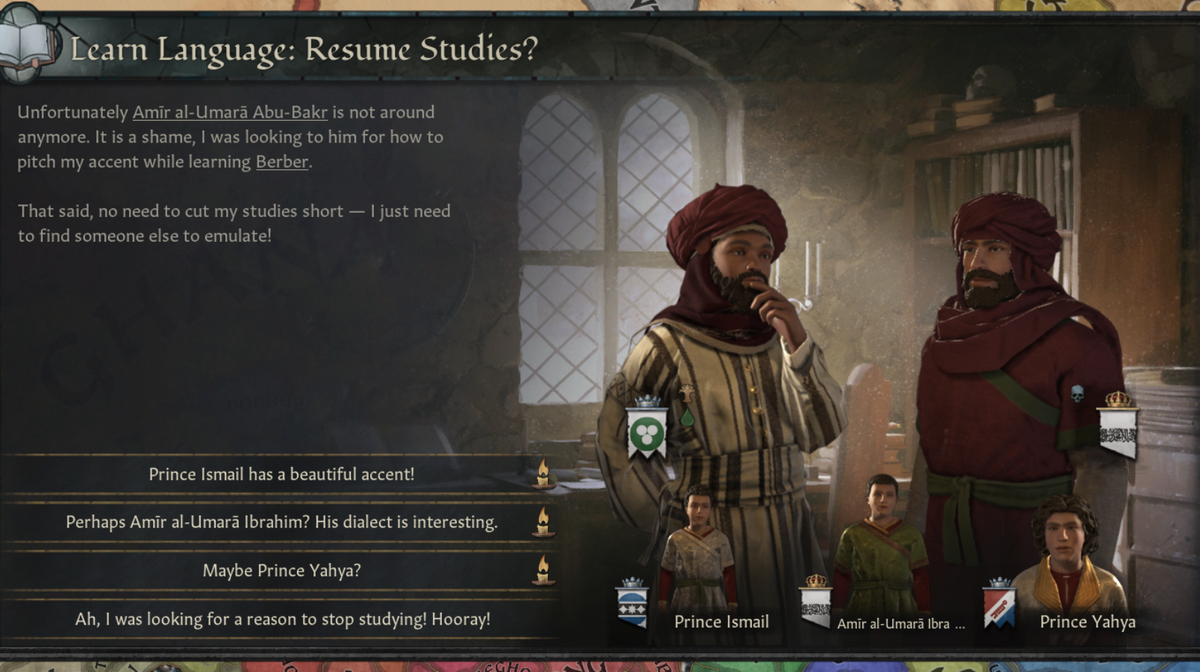Open the crowned white banner beside red-robed man
Image resolution: width=1200 pixels, height=672 pixels.
point(1118,425)
